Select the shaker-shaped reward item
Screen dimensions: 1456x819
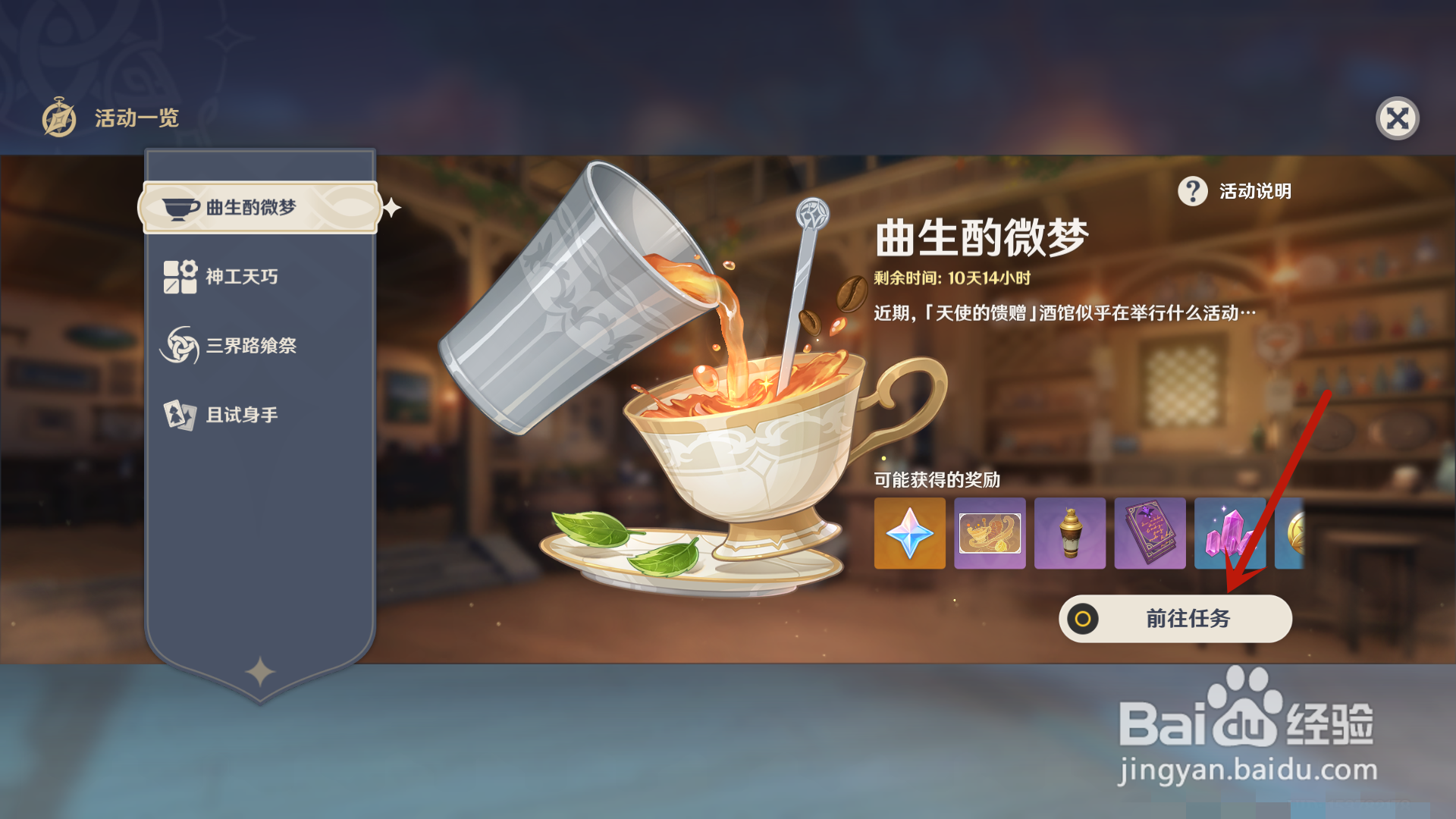pyautogui.click(x=1070, y=532)
